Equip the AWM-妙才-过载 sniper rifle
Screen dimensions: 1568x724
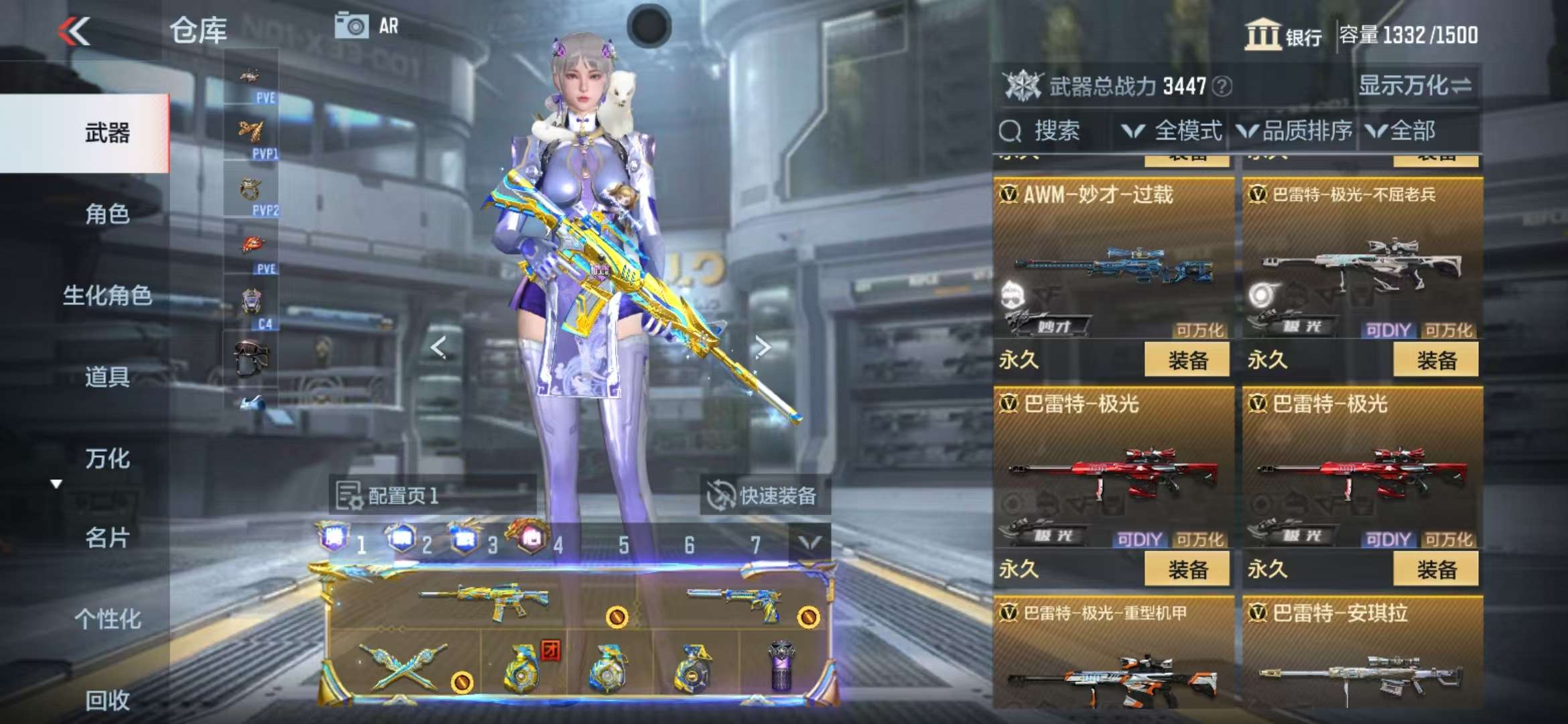coord(1187,360)
